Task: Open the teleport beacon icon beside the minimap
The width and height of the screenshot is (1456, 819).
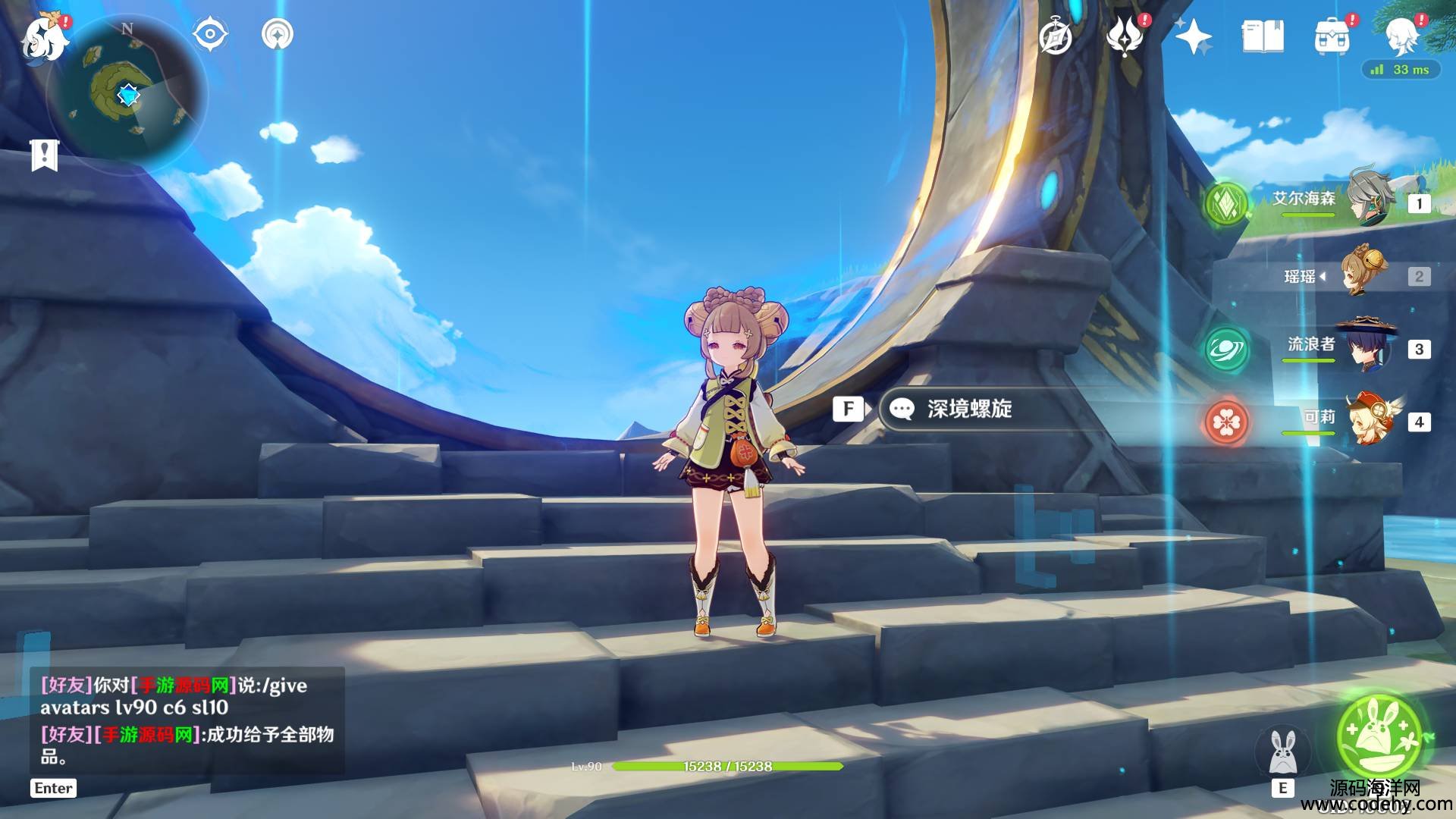Action: point(277,34)
